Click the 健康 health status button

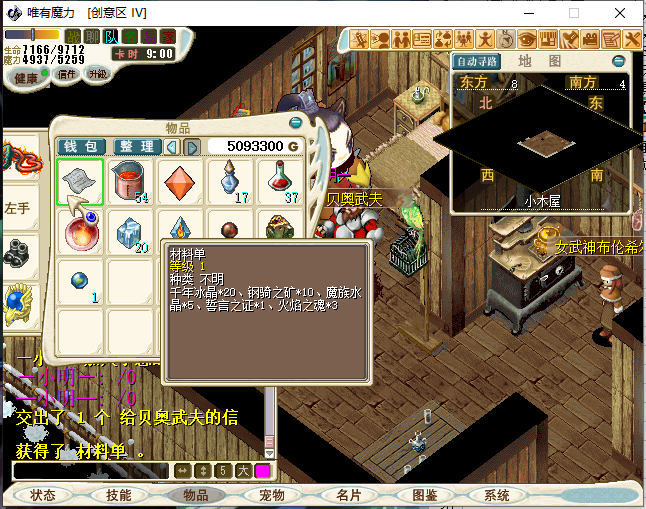(x=26, y=77)
